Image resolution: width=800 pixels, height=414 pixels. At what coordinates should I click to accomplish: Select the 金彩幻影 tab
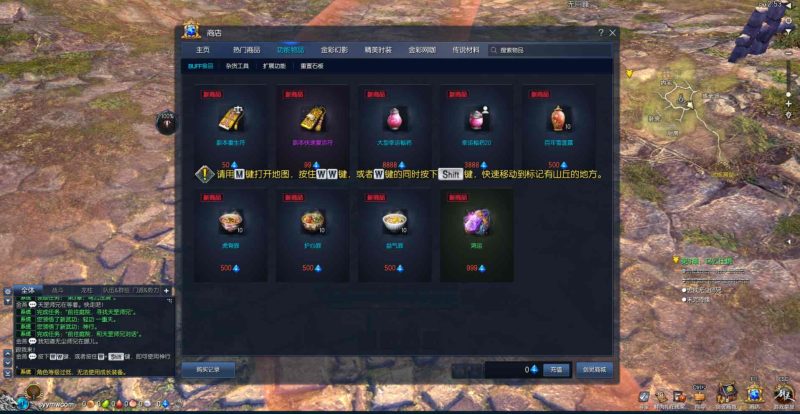(x=333, y=49)
